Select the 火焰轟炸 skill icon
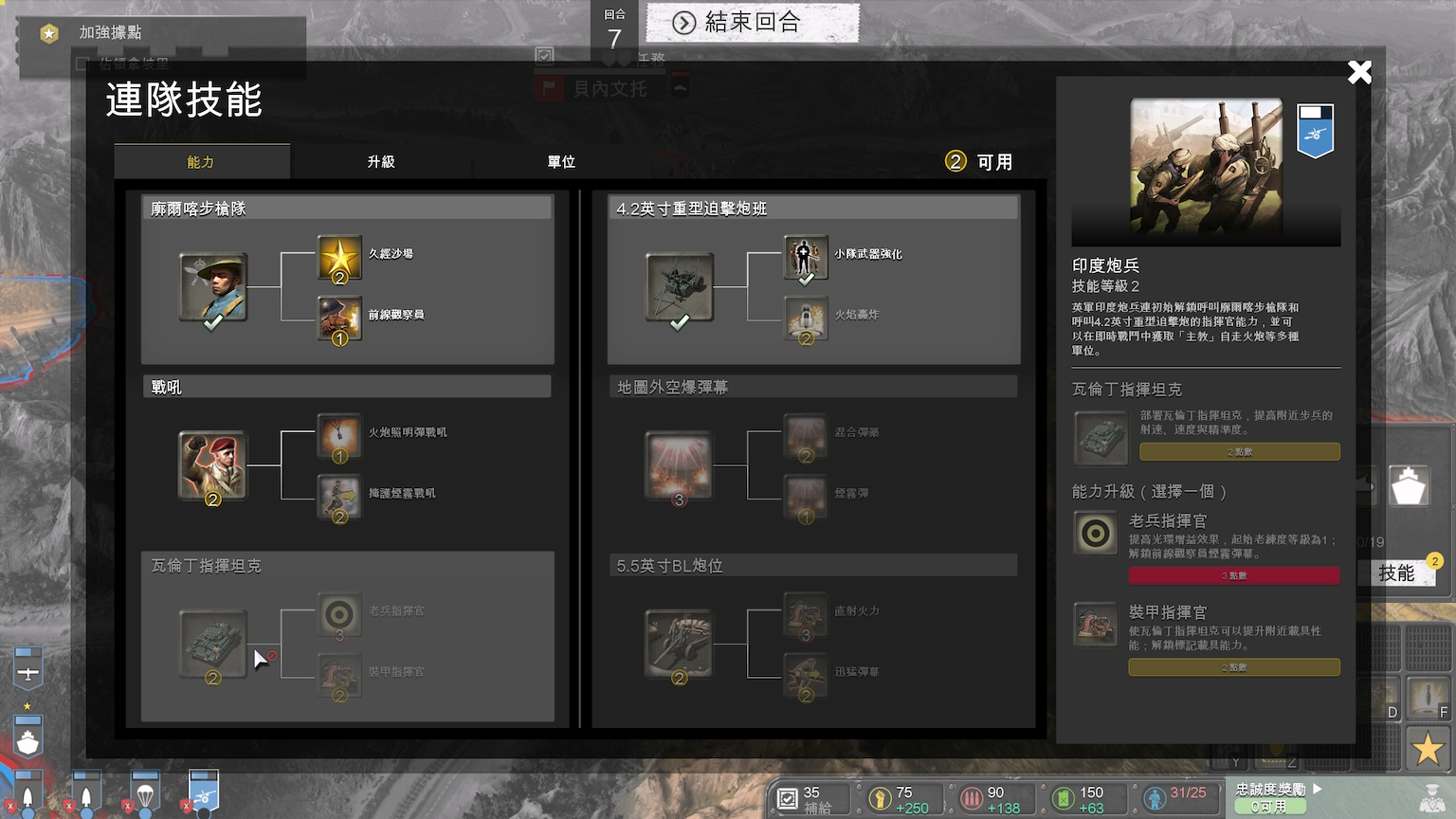The width and height of the screenshot is (1456, 819). point(805,319)
